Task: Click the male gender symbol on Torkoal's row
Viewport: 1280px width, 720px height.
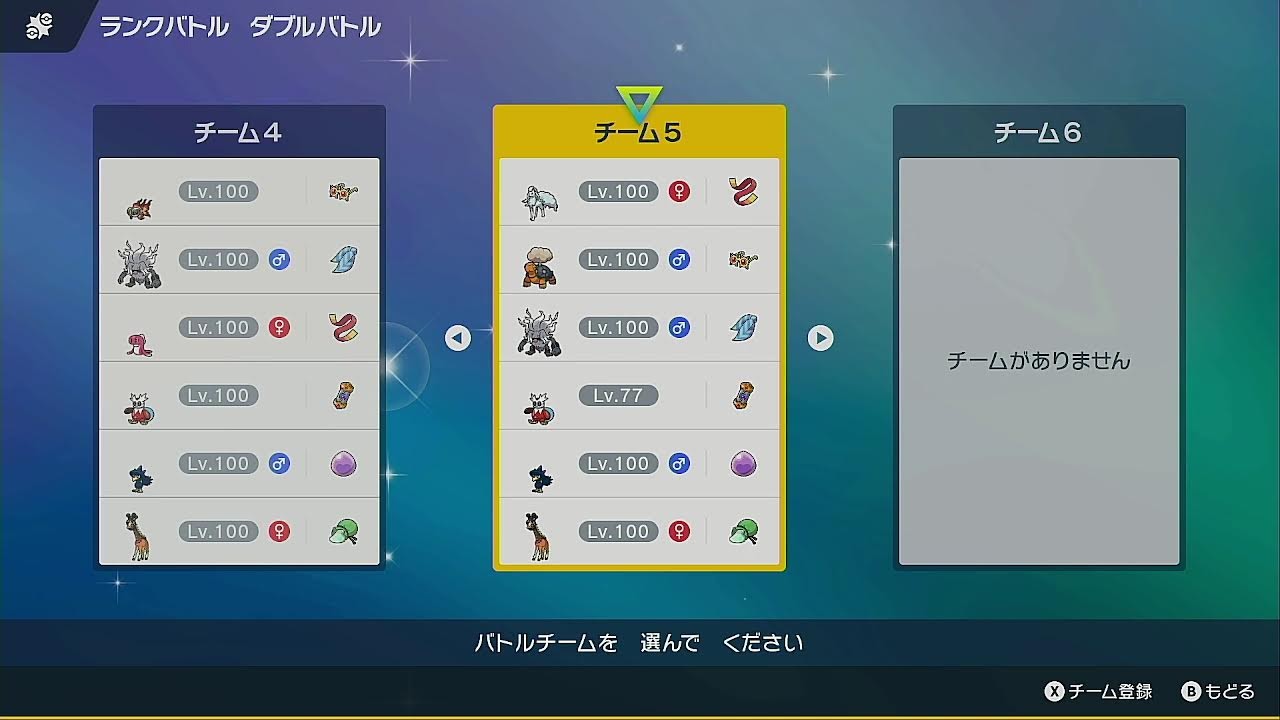Action: tap(678, 259)
